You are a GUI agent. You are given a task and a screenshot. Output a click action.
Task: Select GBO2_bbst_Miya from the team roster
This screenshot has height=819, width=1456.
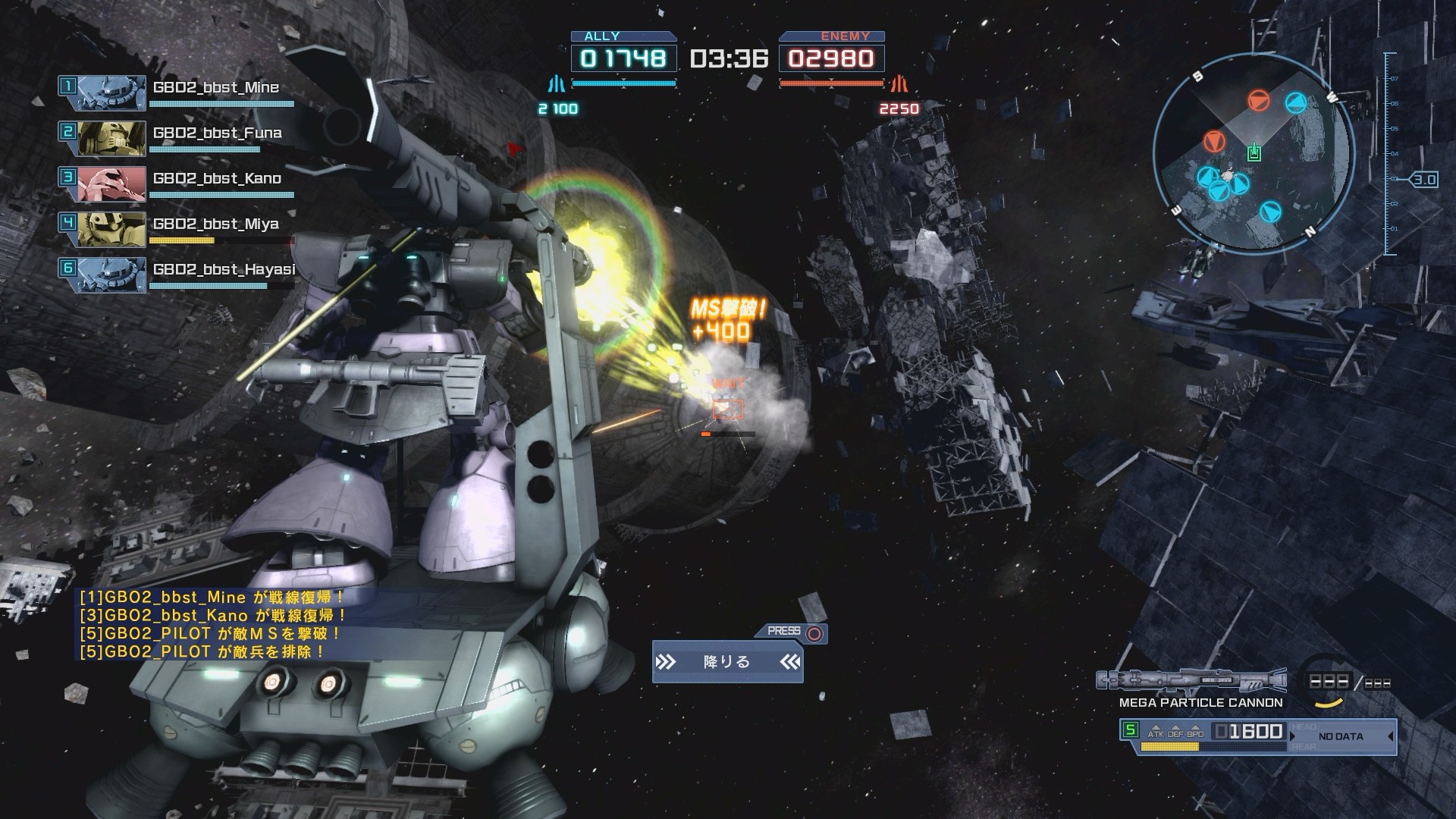click(215, 224)
